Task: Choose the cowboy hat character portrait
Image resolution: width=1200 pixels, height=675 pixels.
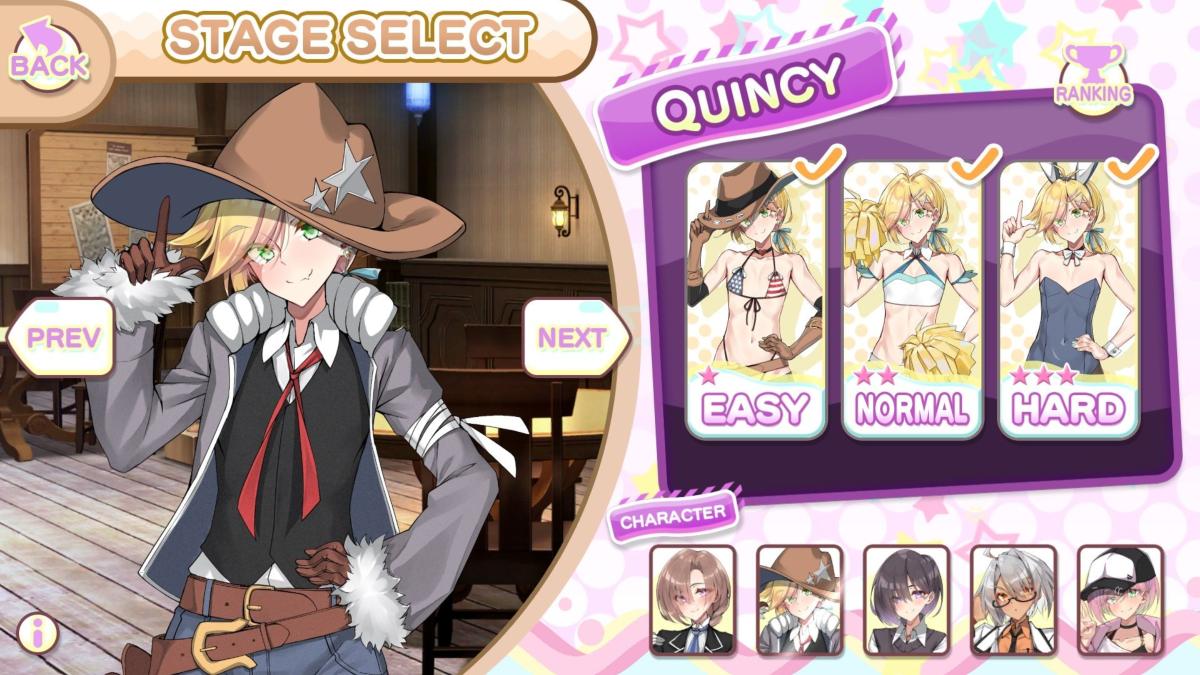Action: [x=799, y=598]
